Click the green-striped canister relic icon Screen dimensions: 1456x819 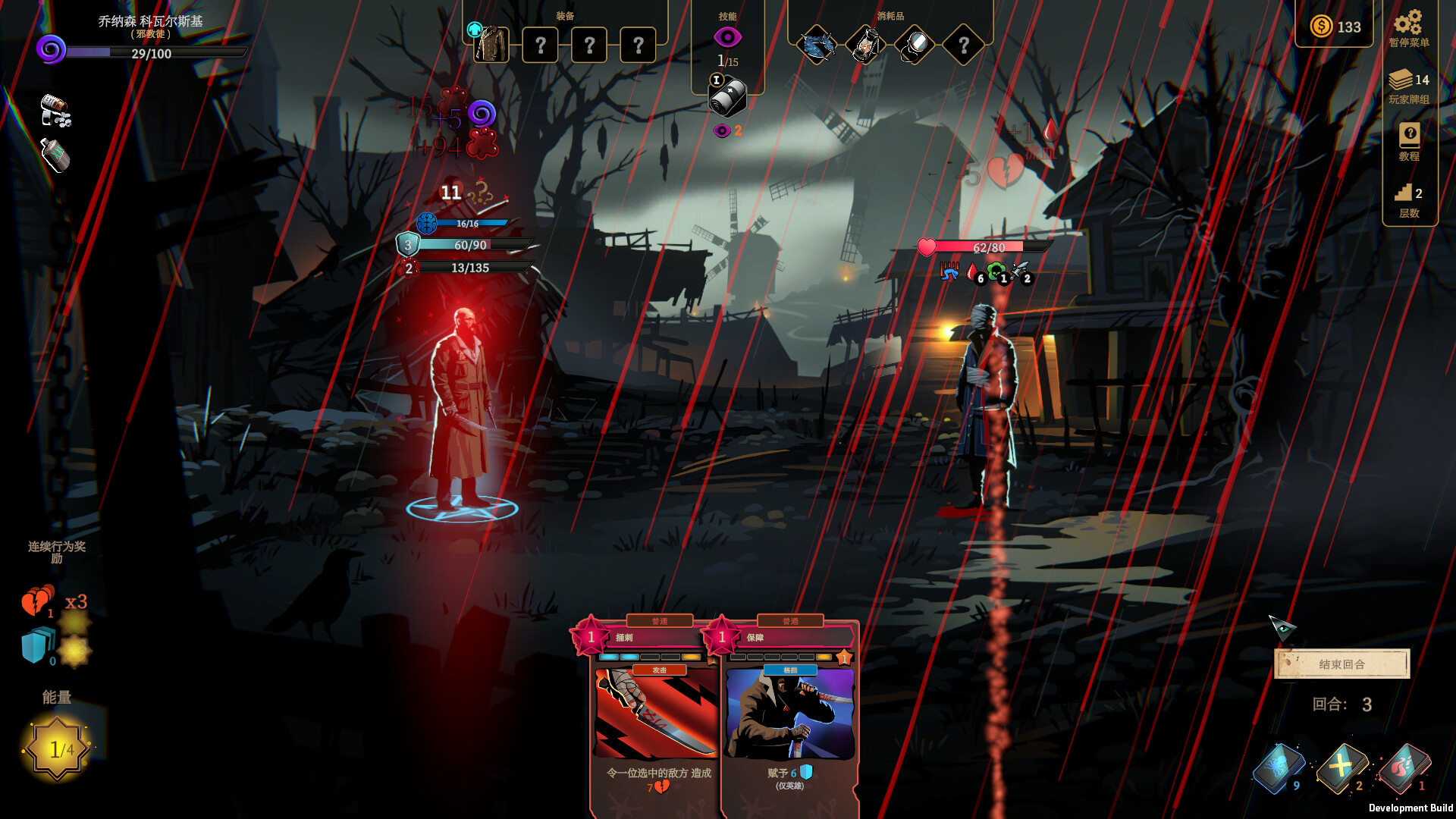[55, 155]
